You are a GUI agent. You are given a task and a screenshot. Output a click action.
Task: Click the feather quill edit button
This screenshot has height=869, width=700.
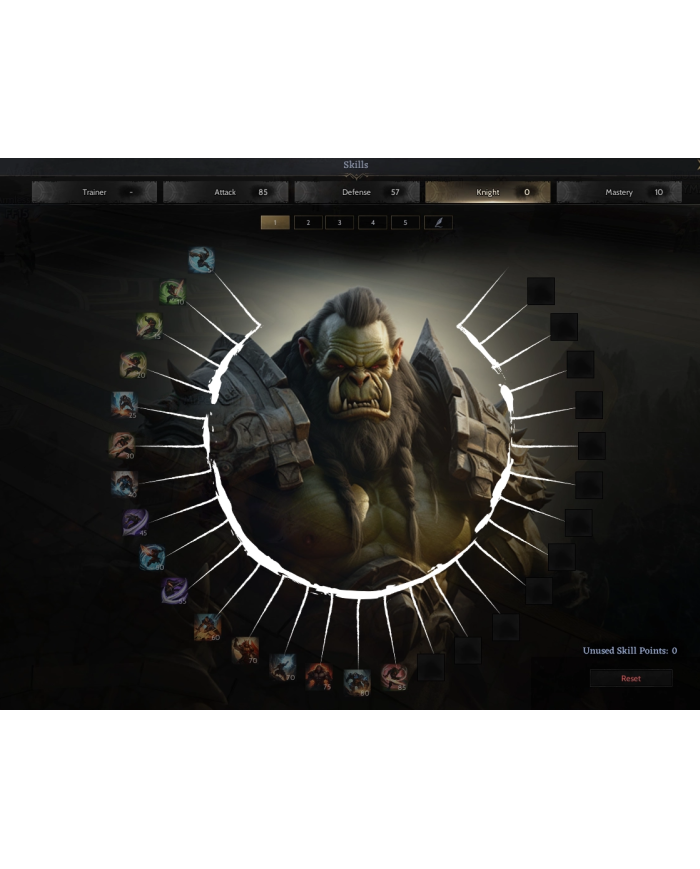point(438,222)
